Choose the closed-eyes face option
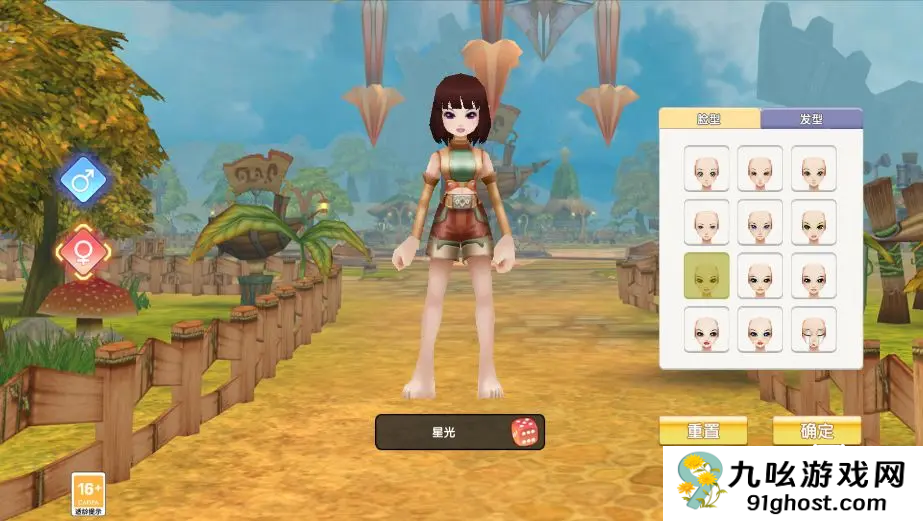923x521 pixels. coord(813,329)
